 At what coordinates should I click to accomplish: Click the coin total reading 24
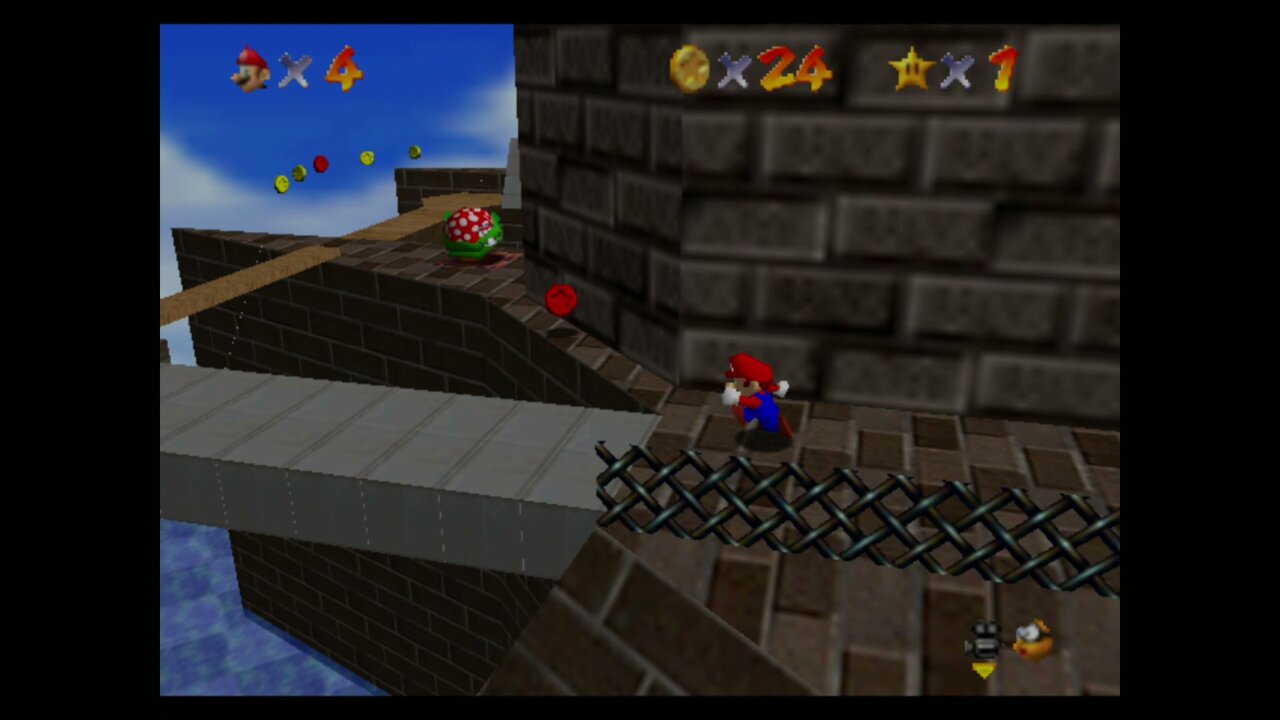[793, 70]
